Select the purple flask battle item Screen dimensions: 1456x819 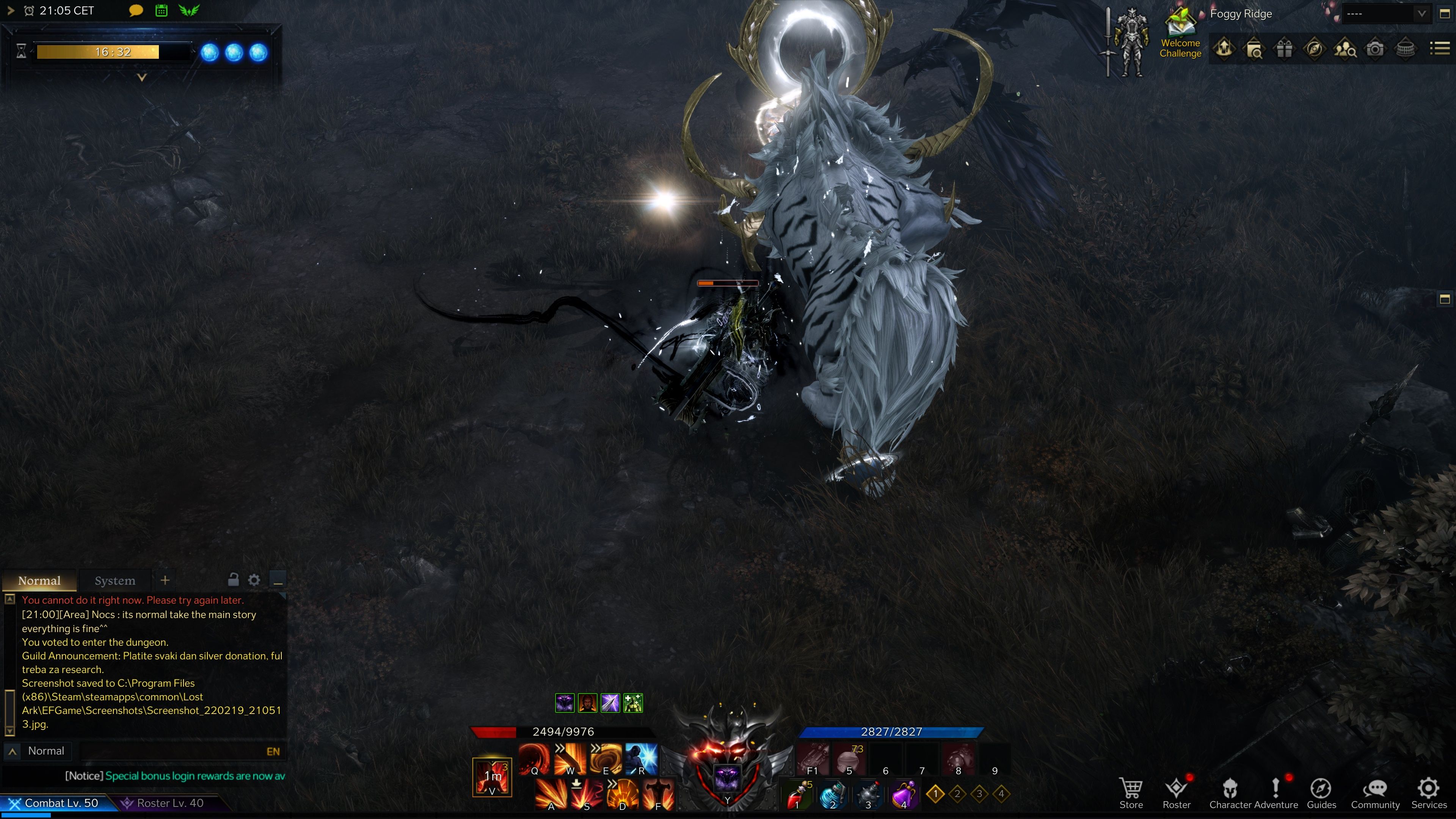click(x=904, y=794)
